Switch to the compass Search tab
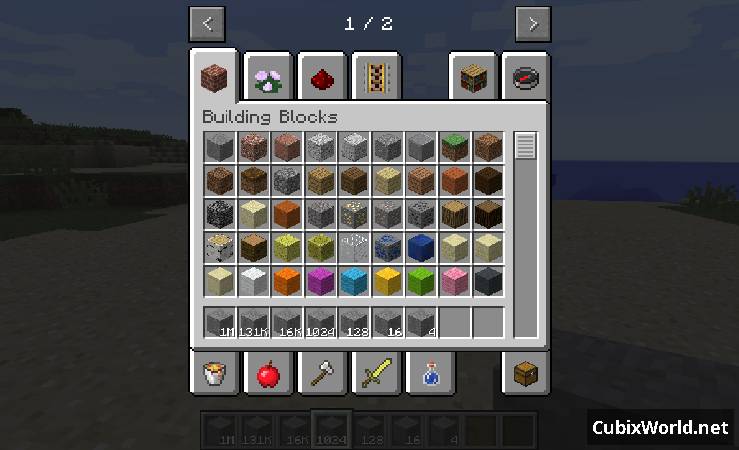This screenshot has width=739, height=450. click(x=526, y=78)
